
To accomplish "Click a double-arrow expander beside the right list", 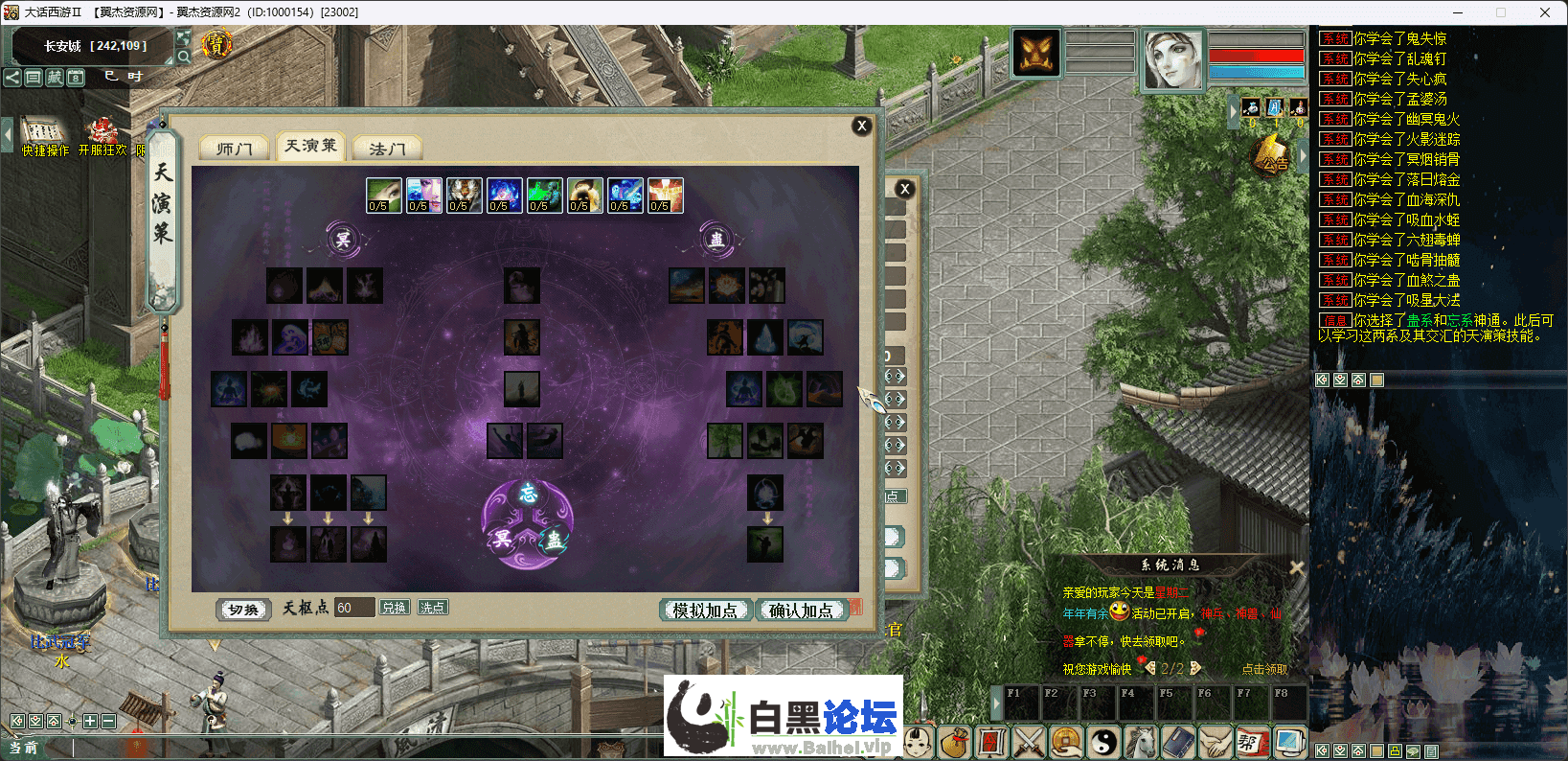I will (x=895, y=376).
